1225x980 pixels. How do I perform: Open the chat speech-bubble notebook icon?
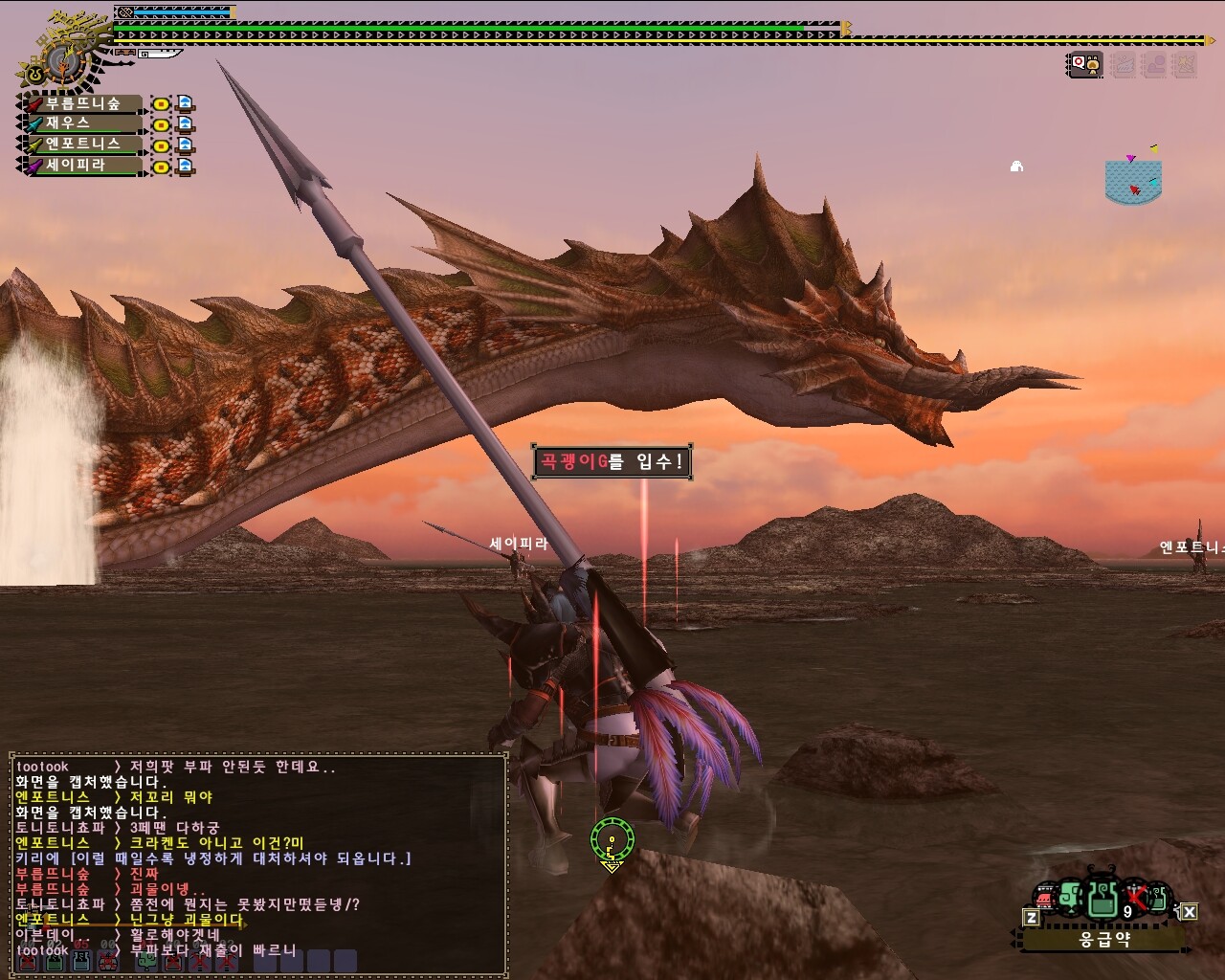(1085, 65)
